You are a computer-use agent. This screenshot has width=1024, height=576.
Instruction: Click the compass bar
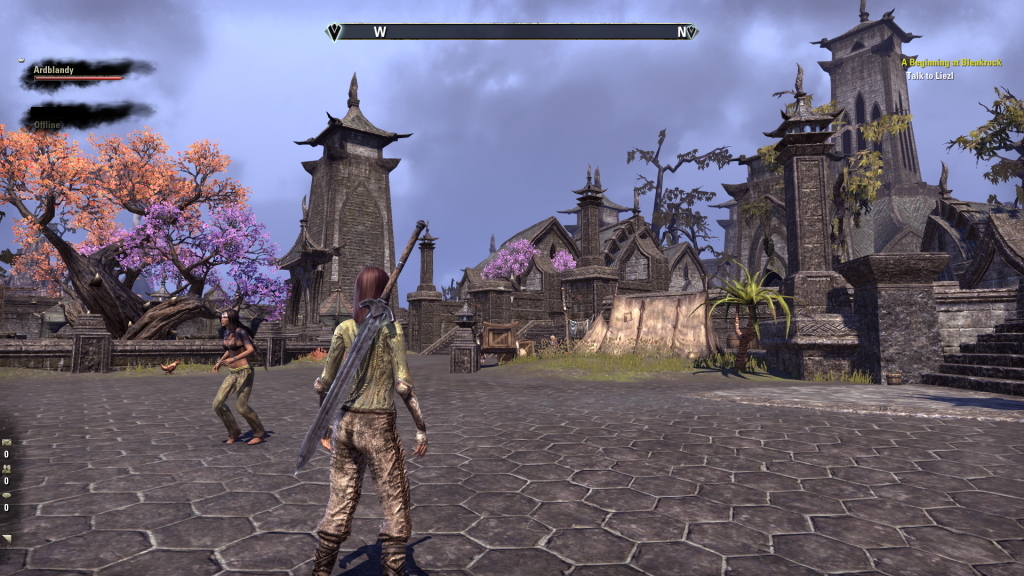click(512, 32)
